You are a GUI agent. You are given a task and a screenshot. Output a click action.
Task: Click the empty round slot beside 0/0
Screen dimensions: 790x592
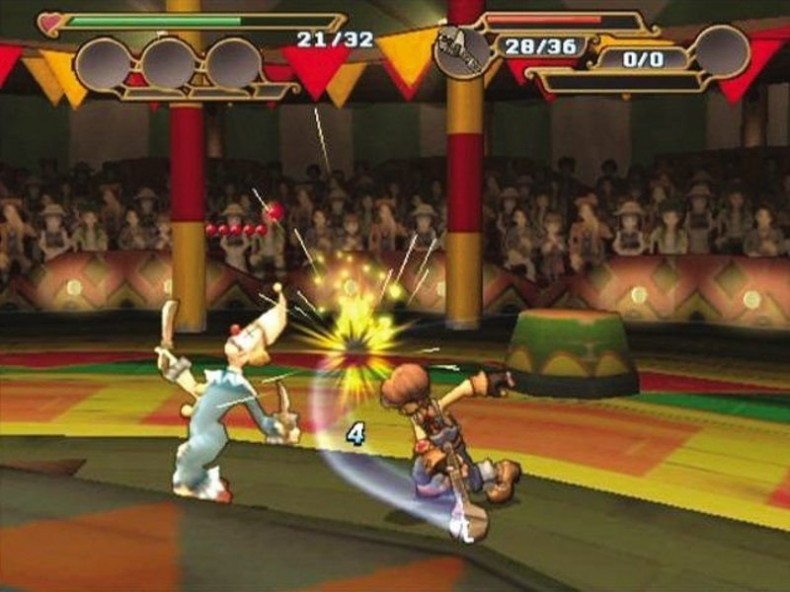(722, 52)
